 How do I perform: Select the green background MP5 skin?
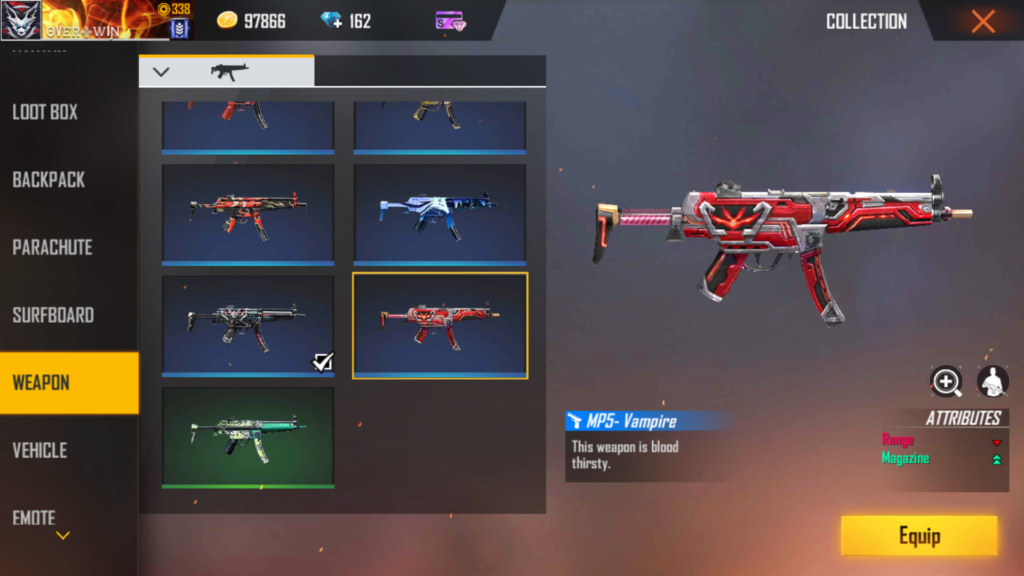click(x=248, y=436)
